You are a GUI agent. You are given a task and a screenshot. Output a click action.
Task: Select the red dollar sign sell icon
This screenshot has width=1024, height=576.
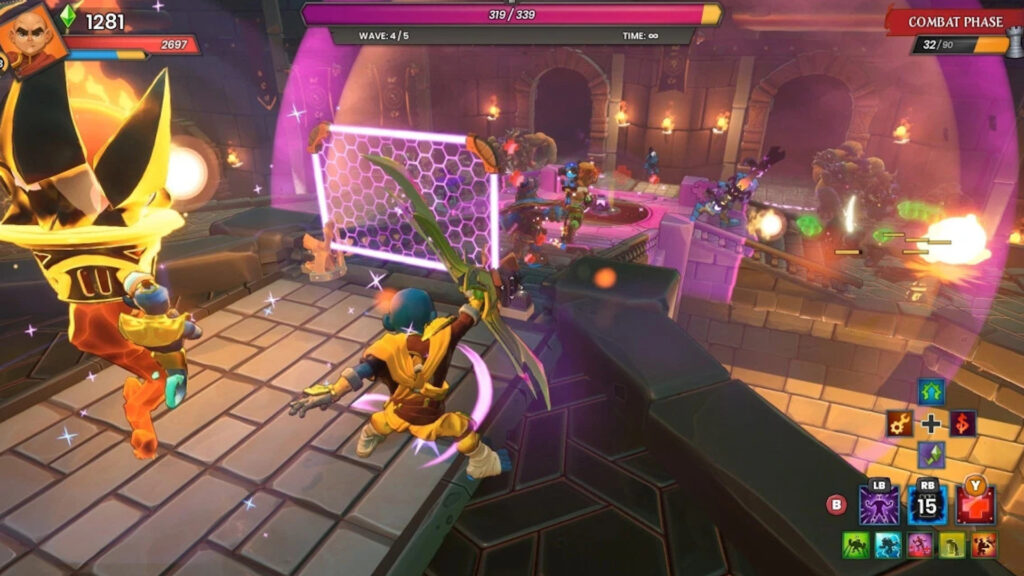coord(963,423)
